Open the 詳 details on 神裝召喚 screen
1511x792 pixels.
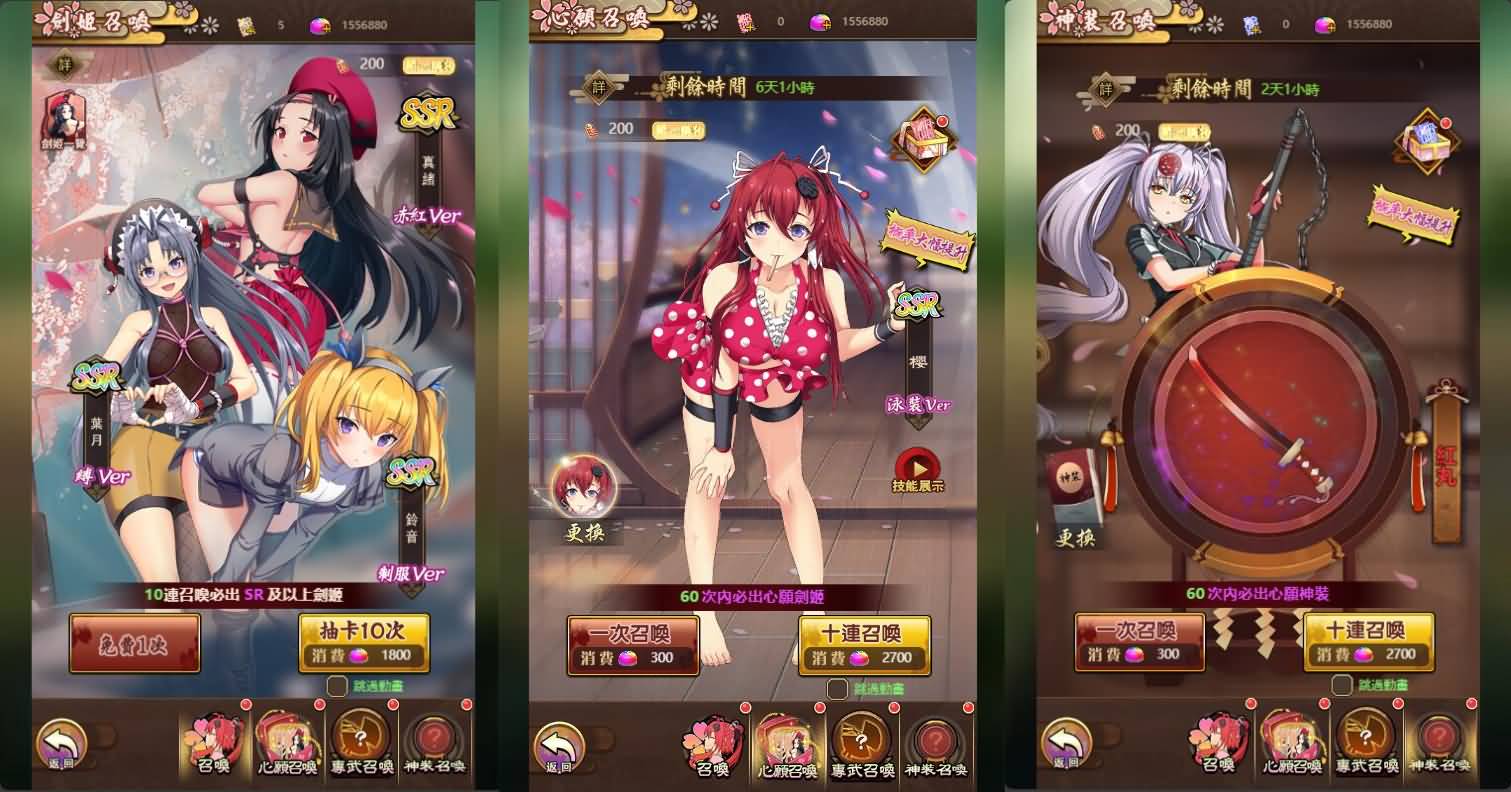1107,89
